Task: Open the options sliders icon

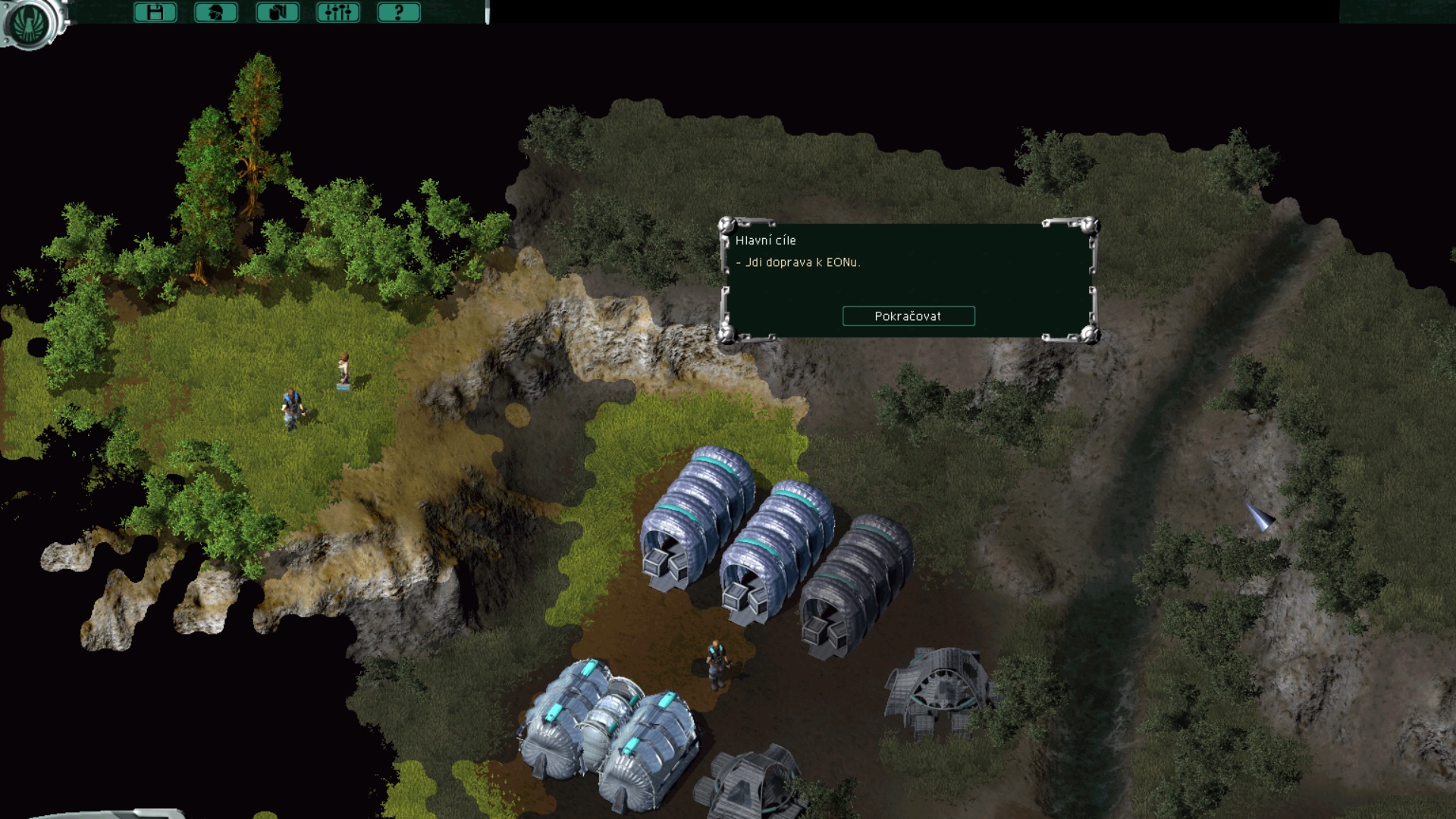Action: (x=337, y=12)
